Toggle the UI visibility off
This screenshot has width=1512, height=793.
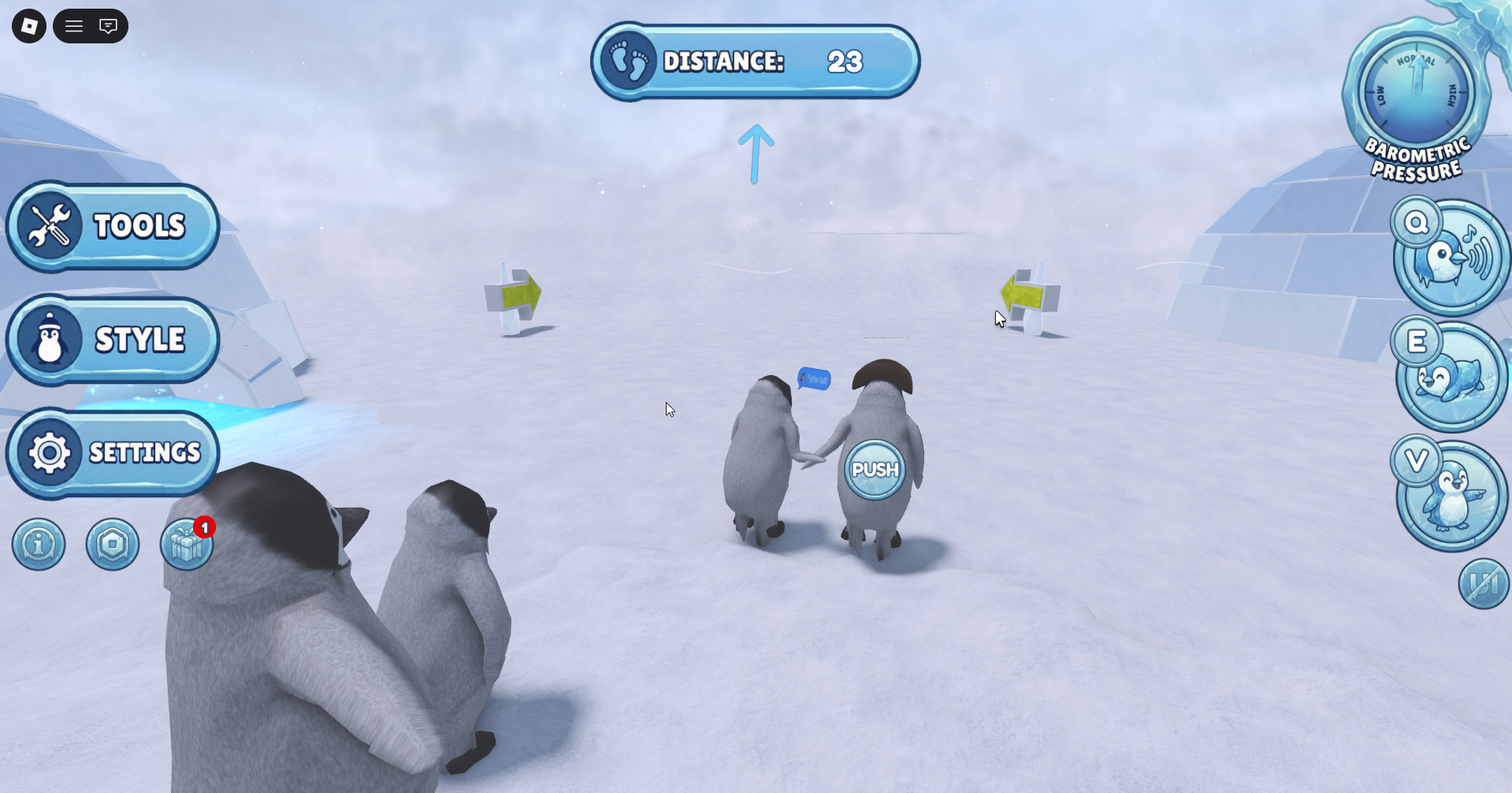[x=1484, y=583]
